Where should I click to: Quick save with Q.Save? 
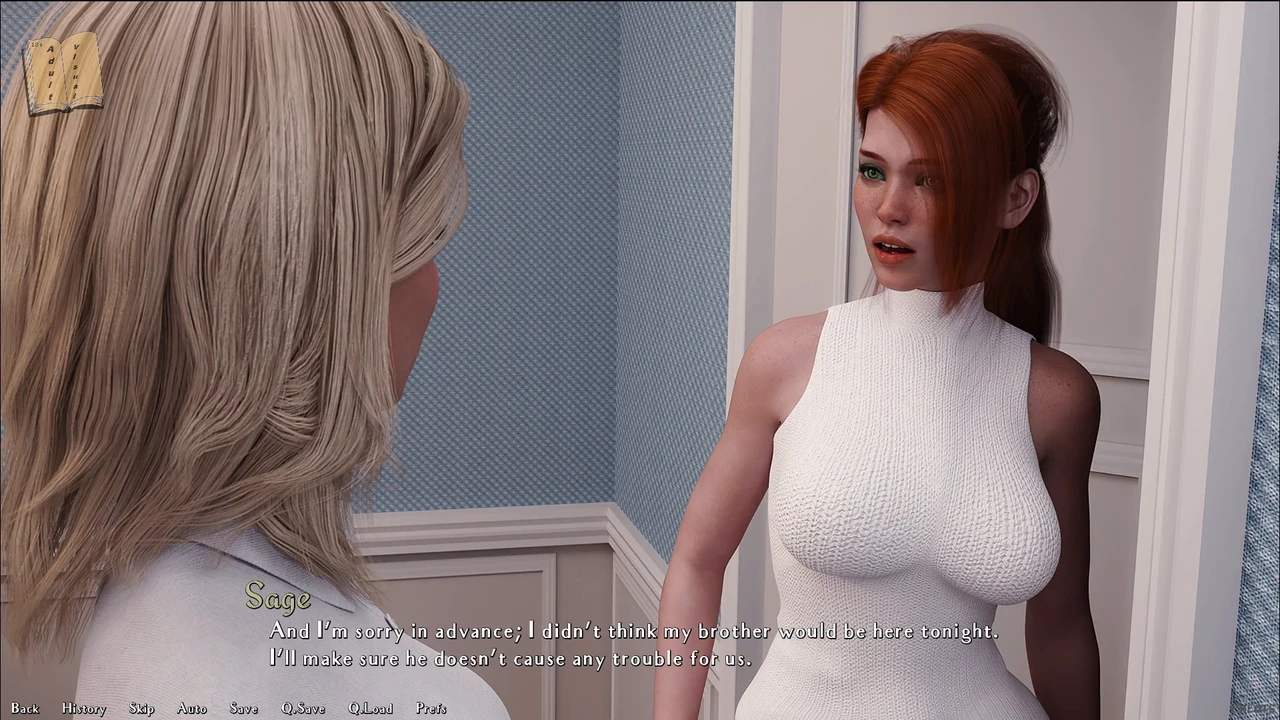(303, 708)
